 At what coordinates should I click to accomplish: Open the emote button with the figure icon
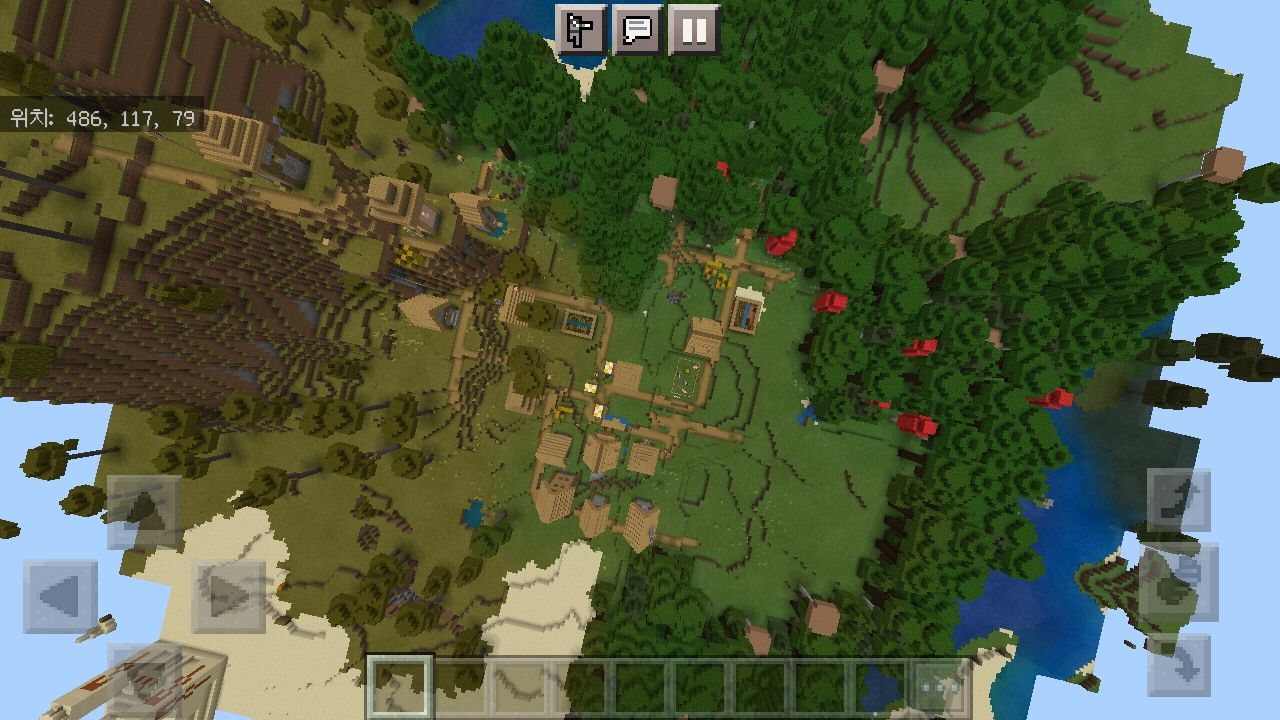click(580, 30)
